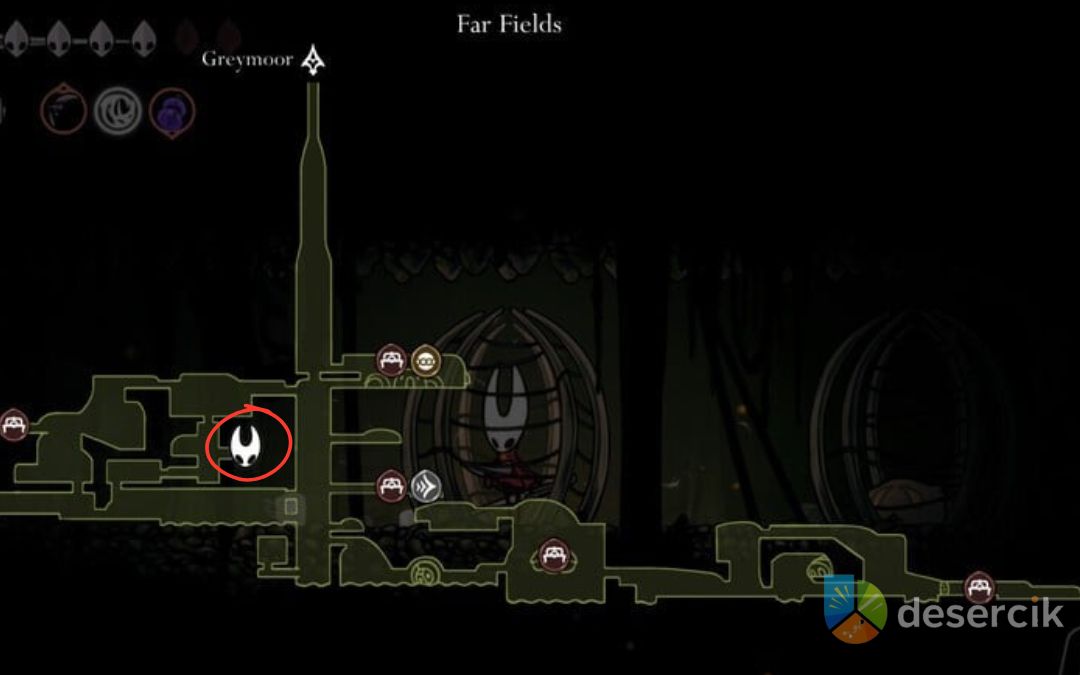
Task: Pick the bench pin beside the silver chevron pin
Action: (x=390, y=487)
